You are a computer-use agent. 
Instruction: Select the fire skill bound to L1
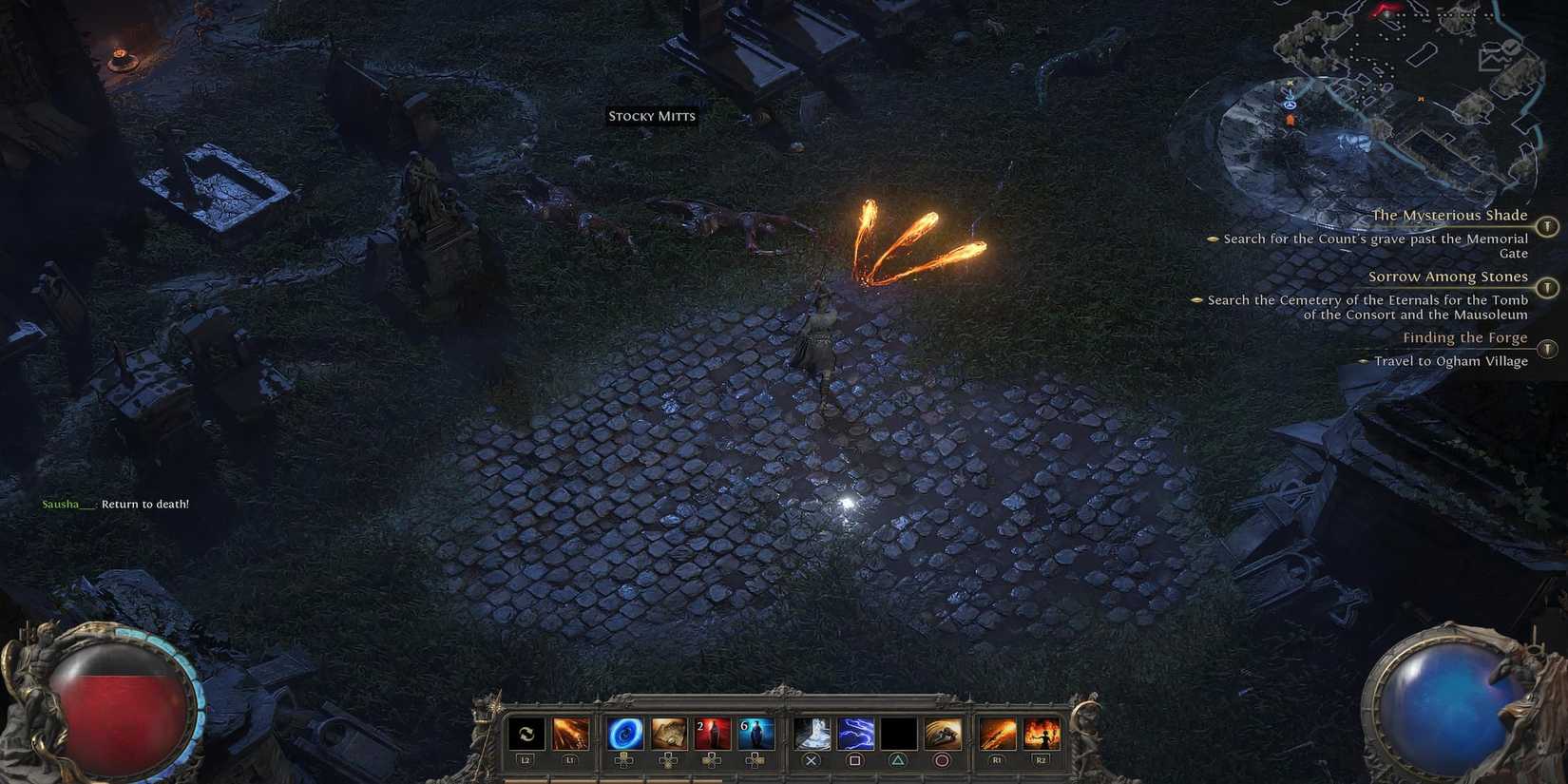click(570, 733)
